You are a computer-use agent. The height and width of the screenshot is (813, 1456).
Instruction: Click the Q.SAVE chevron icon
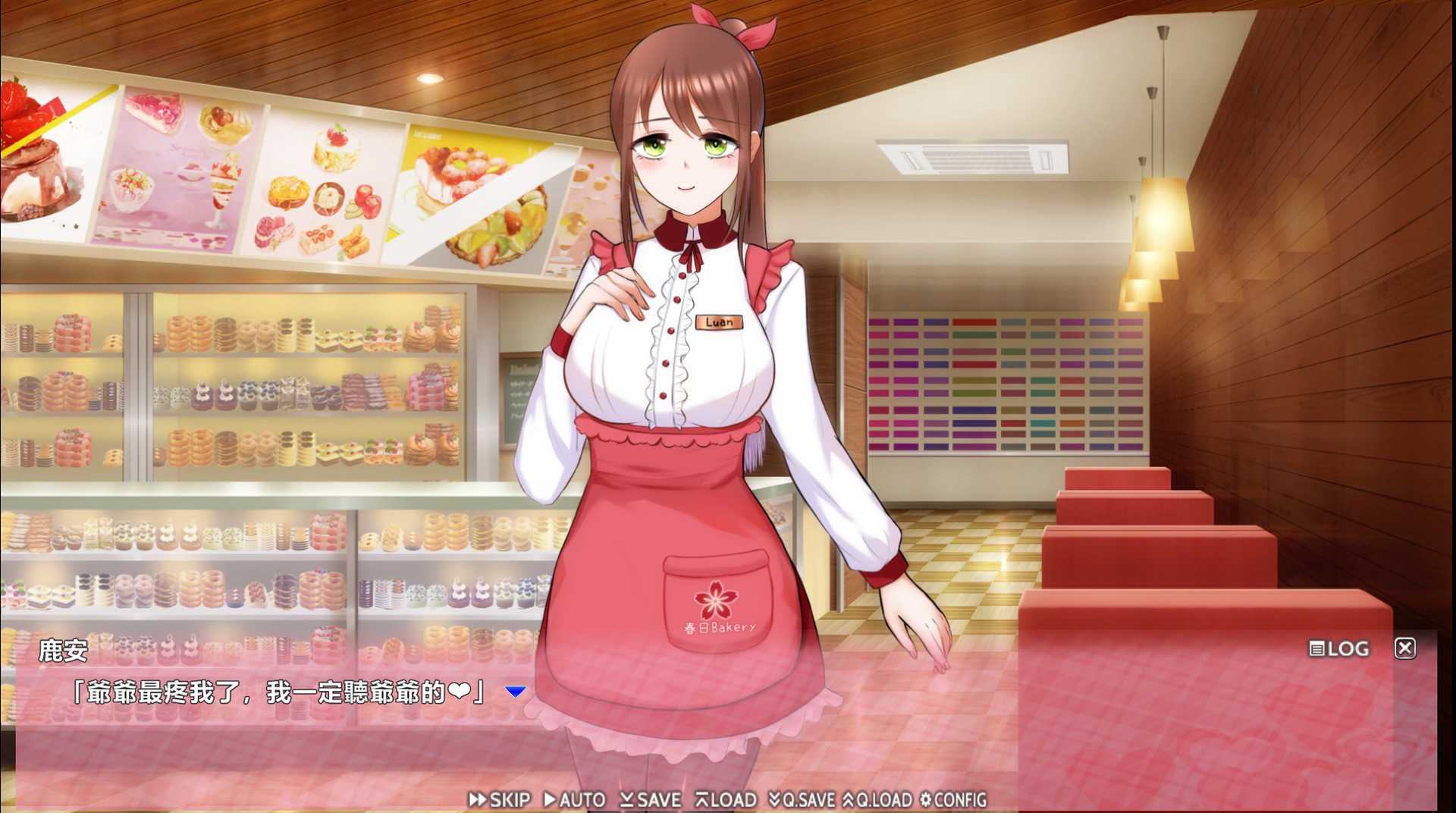[x=775, y=799]
